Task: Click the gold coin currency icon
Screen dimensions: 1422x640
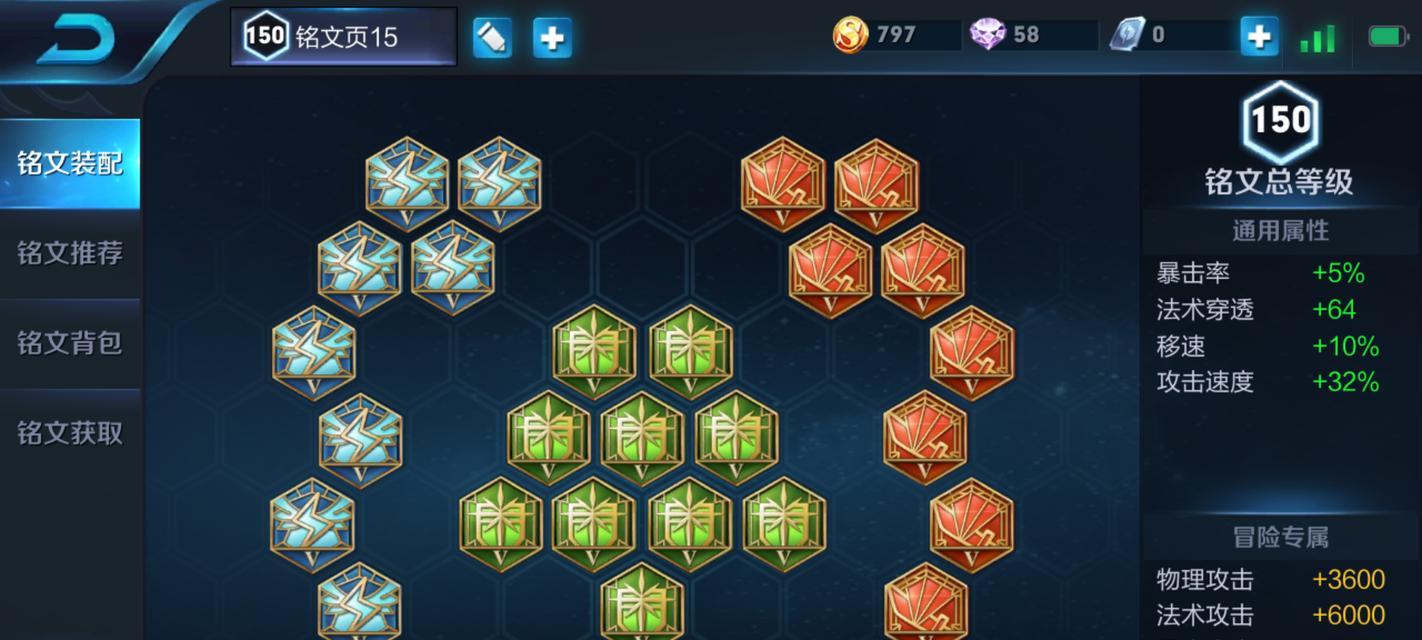Action: tap(850, 35)
